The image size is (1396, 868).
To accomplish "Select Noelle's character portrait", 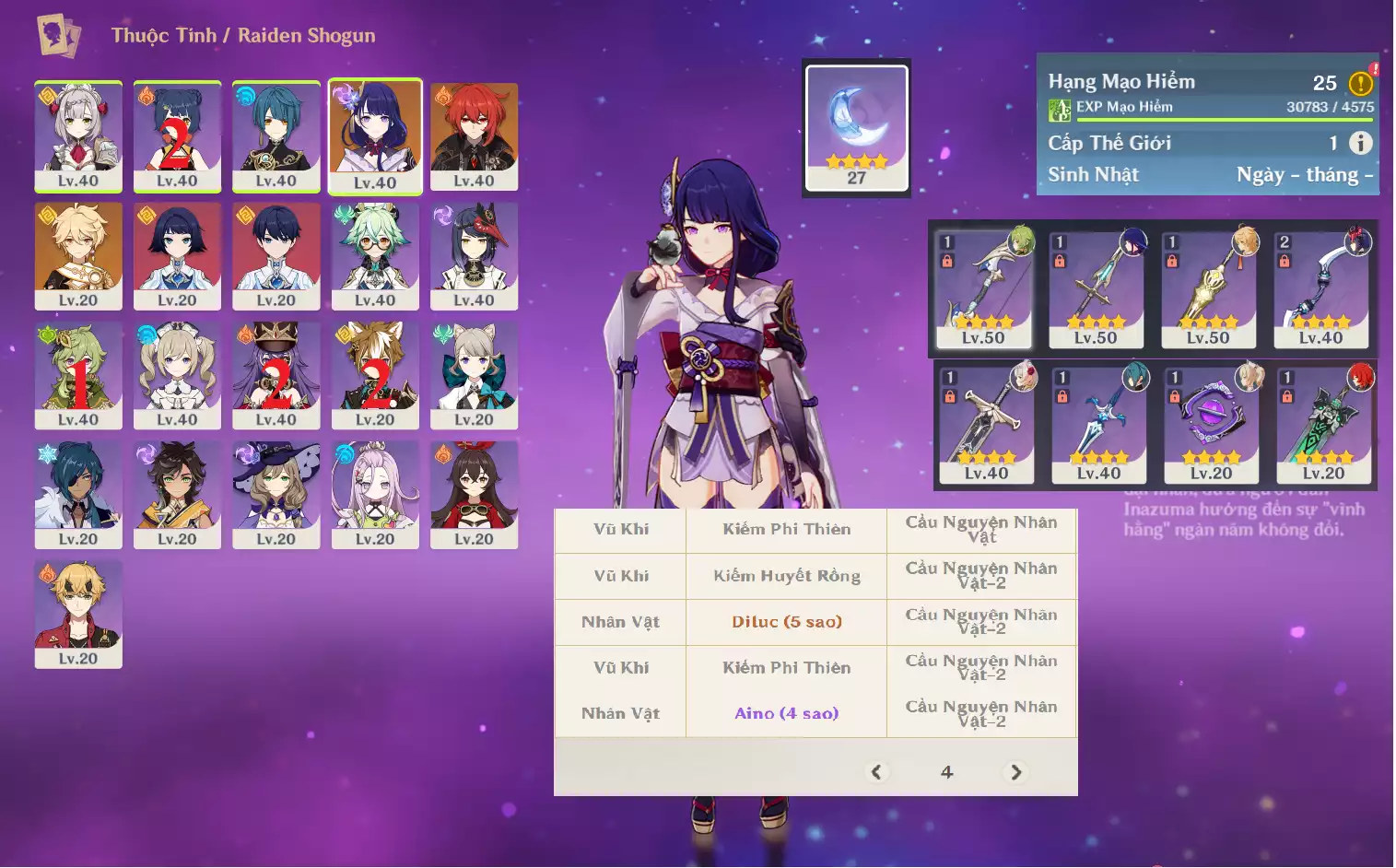I will pyautogui.click(x=78, y=135).
